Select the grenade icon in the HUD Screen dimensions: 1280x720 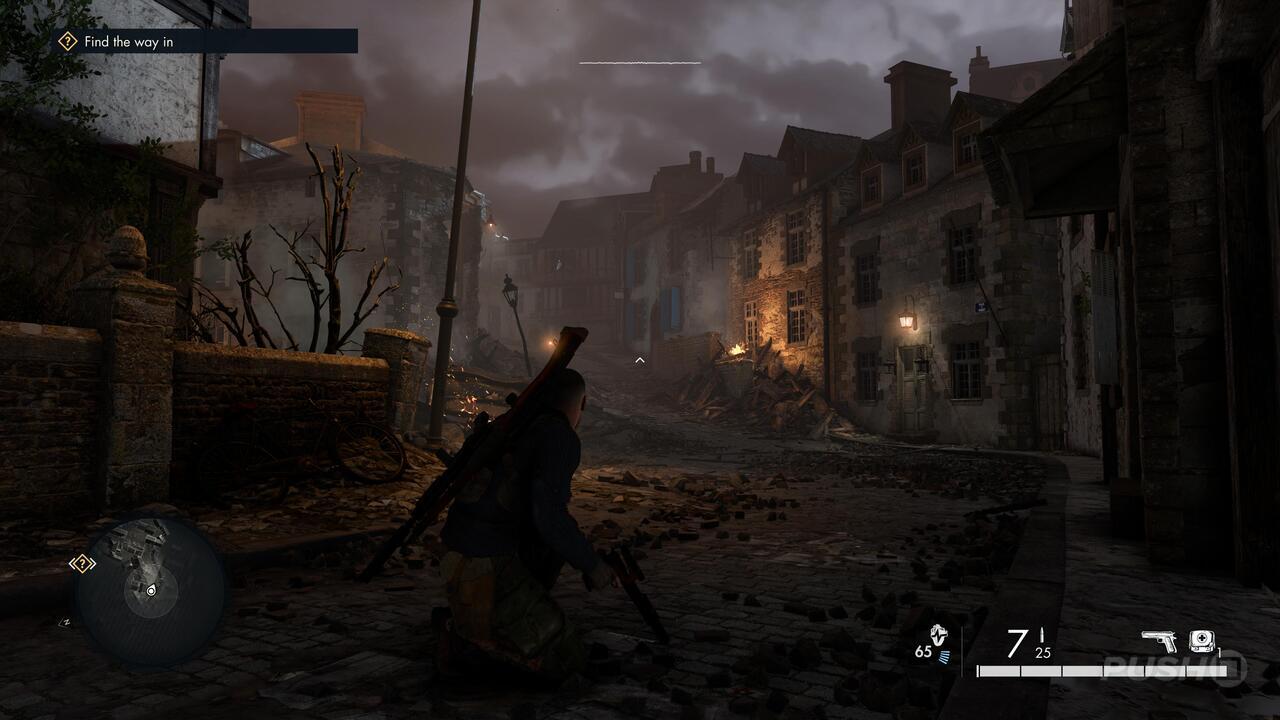pos(938,636)
